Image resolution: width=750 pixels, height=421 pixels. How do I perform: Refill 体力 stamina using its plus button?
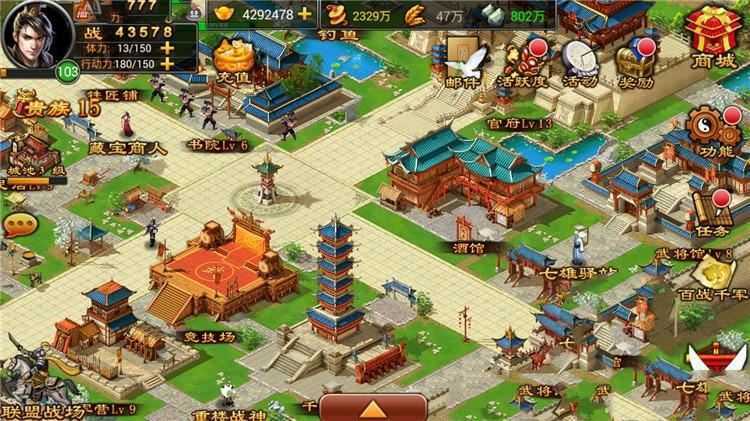tap(166, 46)
